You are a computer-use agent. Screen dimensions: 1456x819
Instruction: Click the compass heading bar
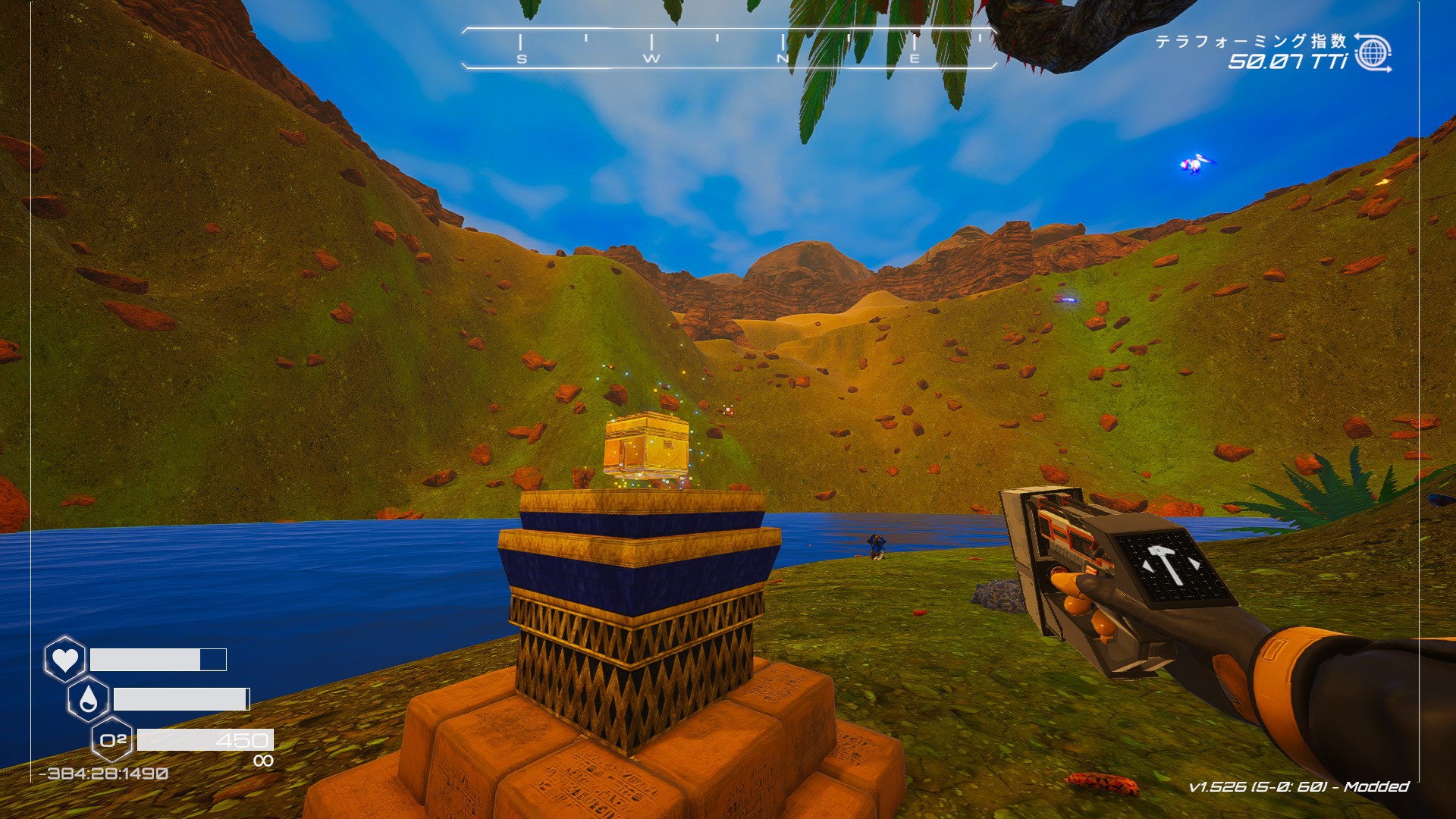pos(728,49)
